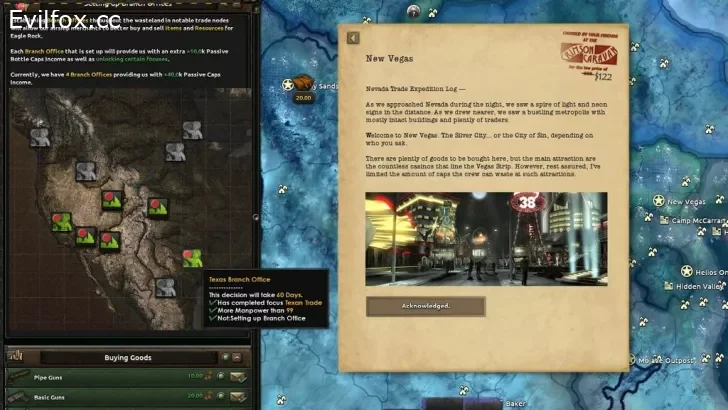Image resolution: width=728 pixels, height=410 pixels.
Task: Click the Pipe Guns buy button
Action: pos(238,376)
